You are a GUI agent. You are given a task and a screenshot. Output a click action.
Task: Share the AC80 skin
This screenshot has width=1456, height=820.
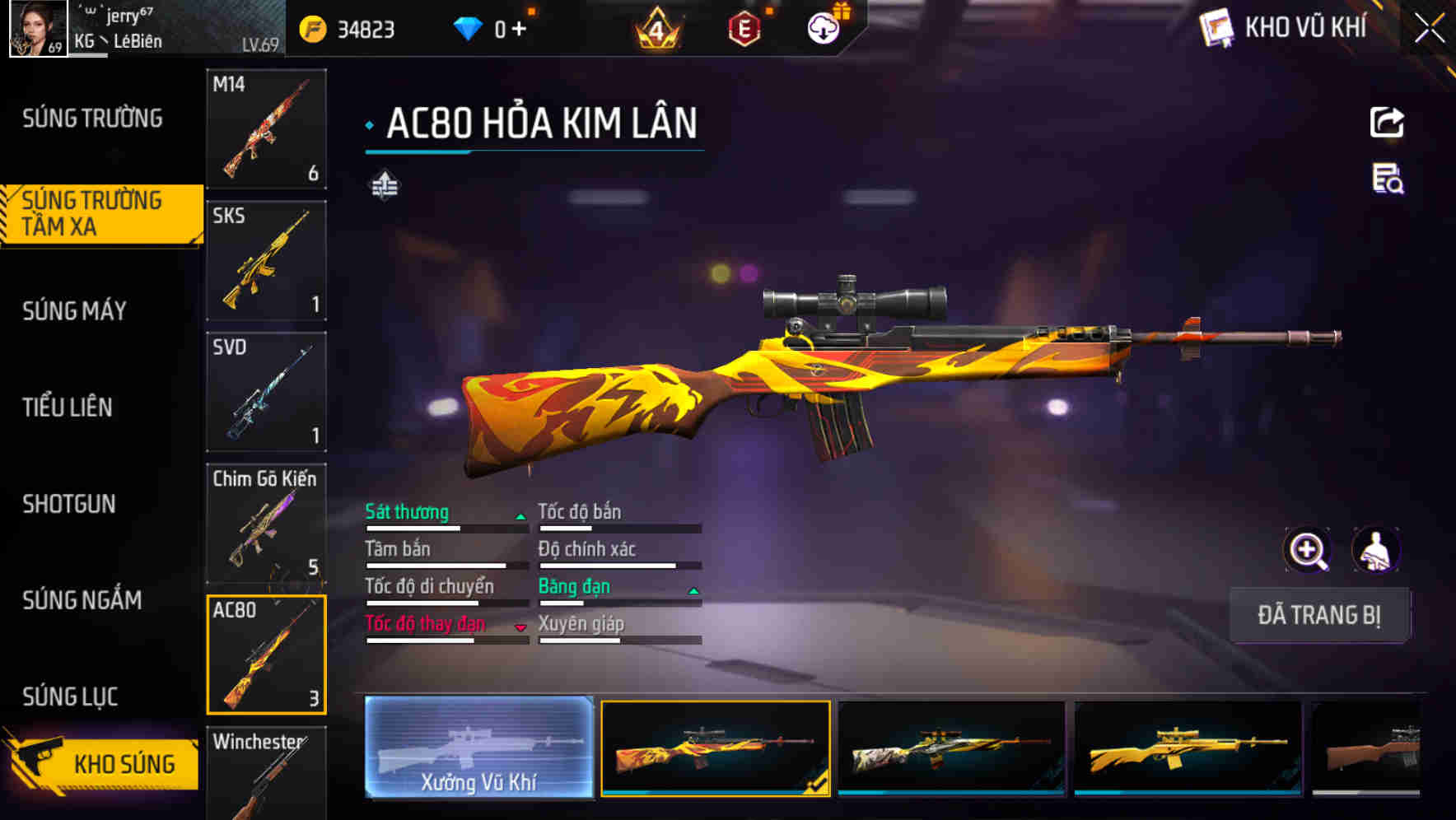tap(1387, 123)
